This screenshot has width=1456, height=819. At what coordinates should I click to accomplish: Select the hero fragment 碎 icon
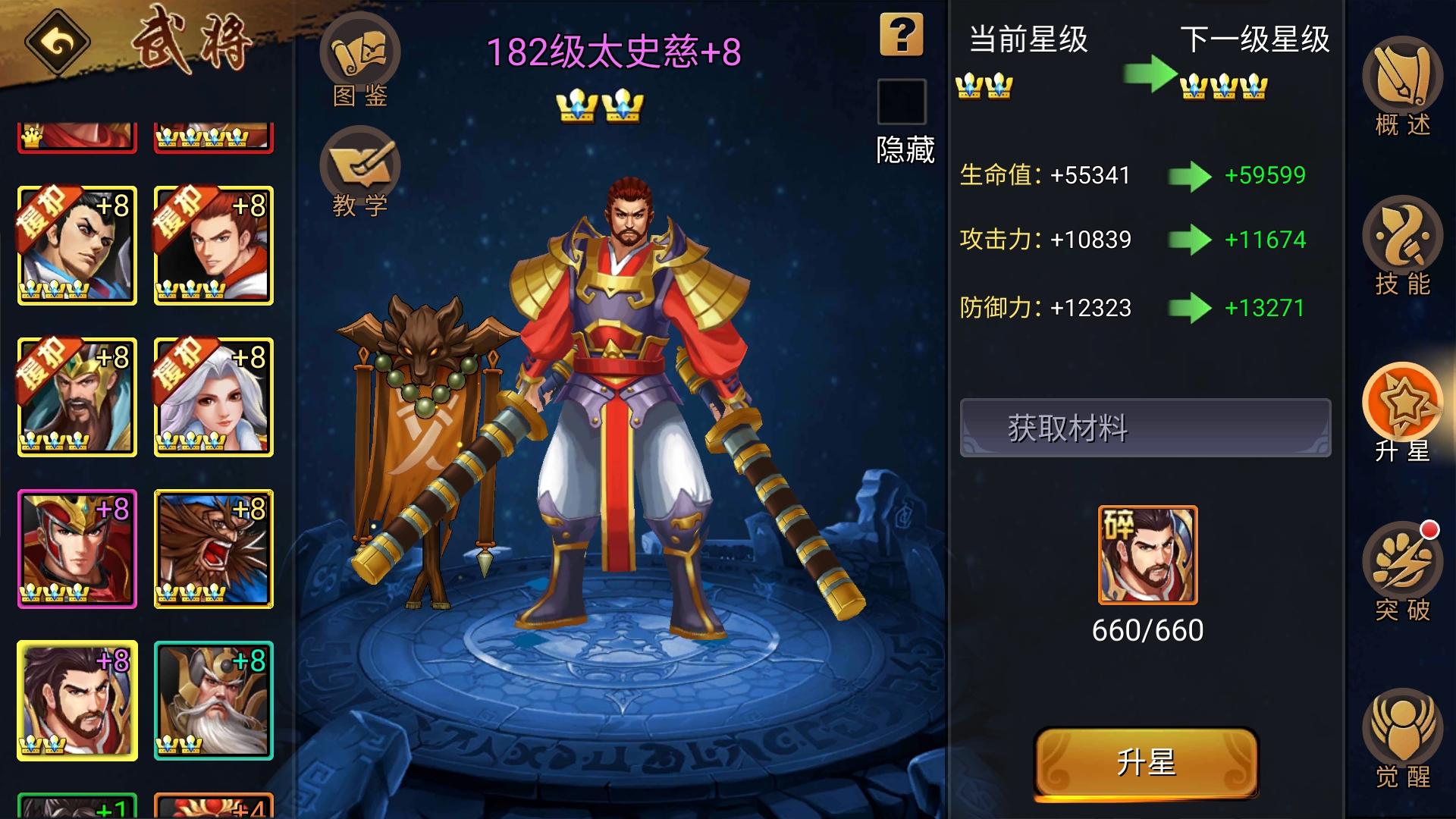[1146, 556]
